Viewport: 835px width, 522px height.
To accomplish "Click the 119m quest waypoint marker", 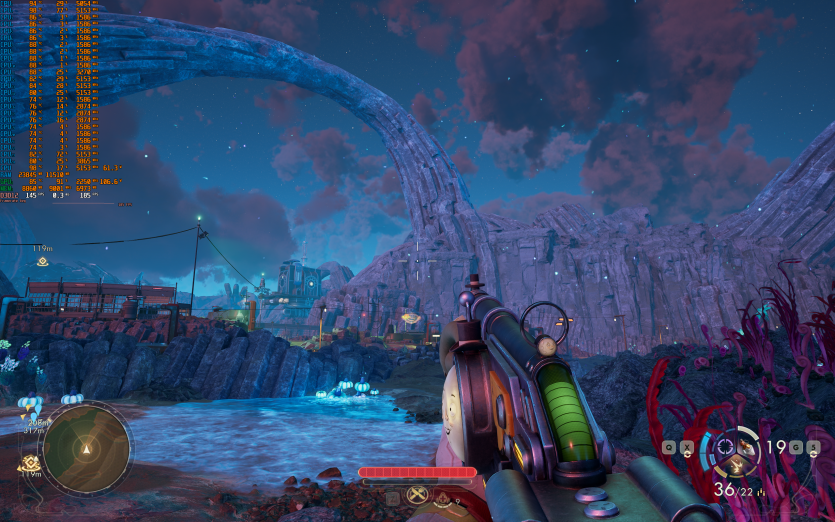I will click(42, 261).
